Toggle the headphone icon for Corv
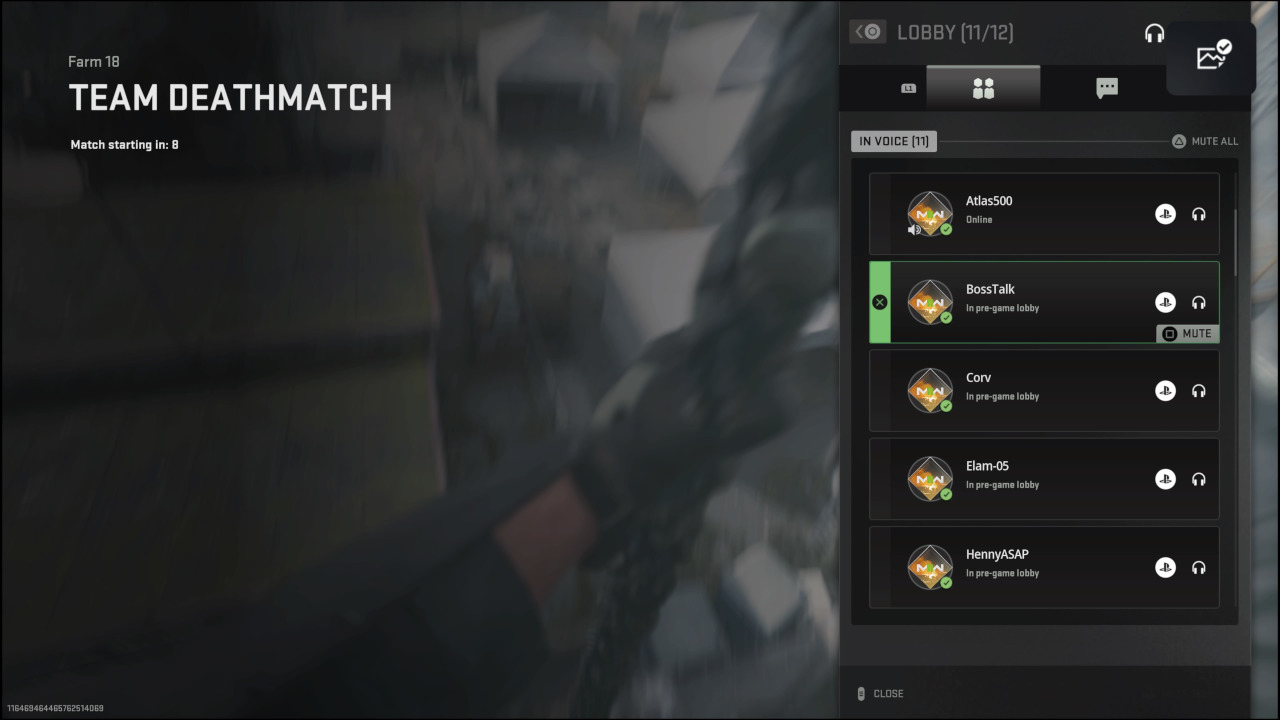The image size is (1280, 720). pos(1199,391)
